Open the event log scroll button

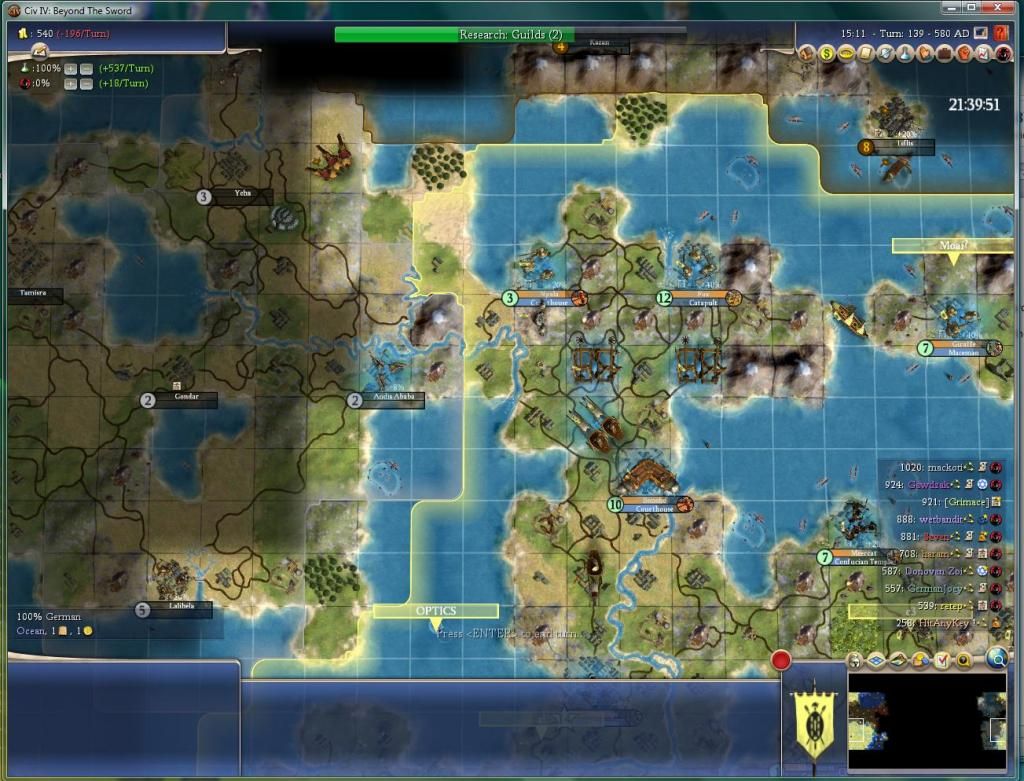click(x=41, y=50)
